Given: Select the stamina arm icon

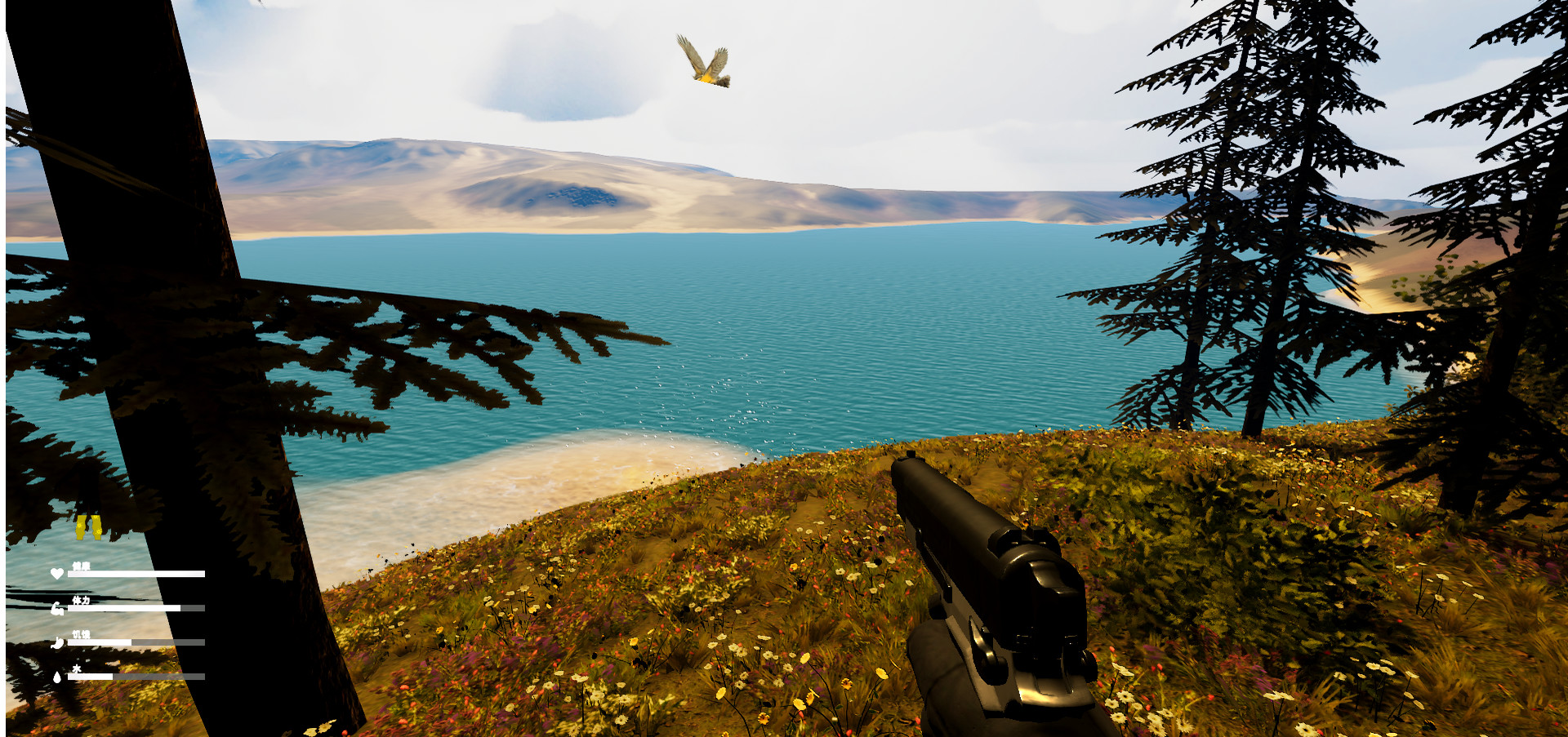Looking at the screenshot, I should tap(57, 609).
